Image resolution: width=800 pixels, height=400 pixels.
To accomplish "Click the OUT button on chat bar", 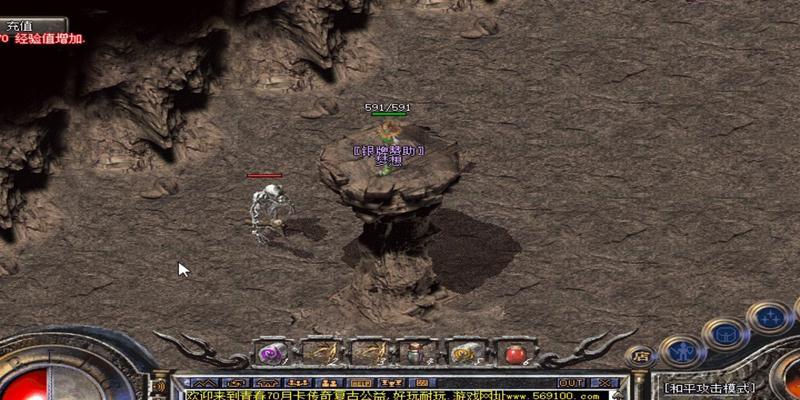I will coord(571,382).
